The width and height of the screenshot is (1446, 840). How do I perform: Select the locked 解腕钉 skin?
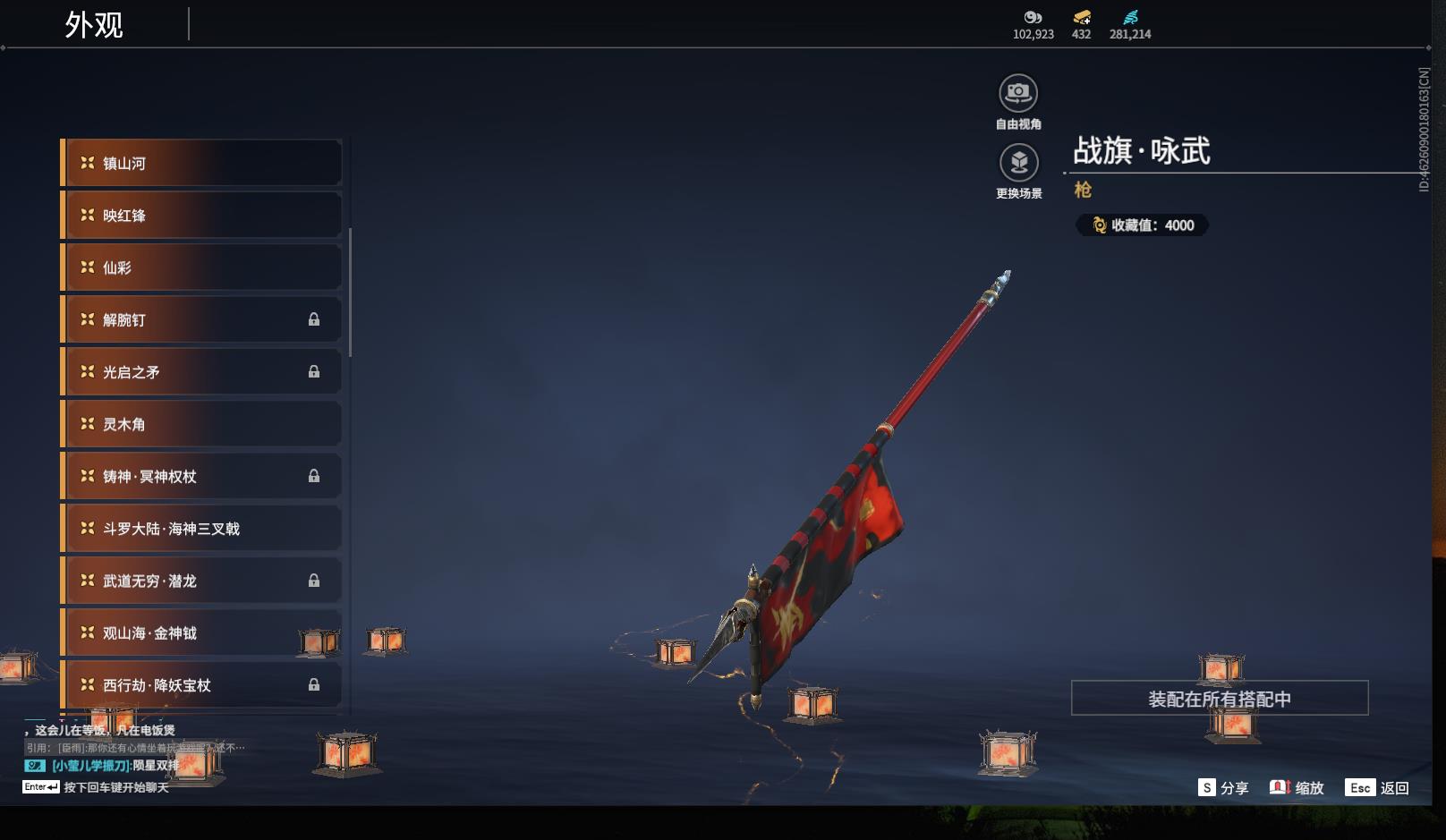(x=202, y=319)
